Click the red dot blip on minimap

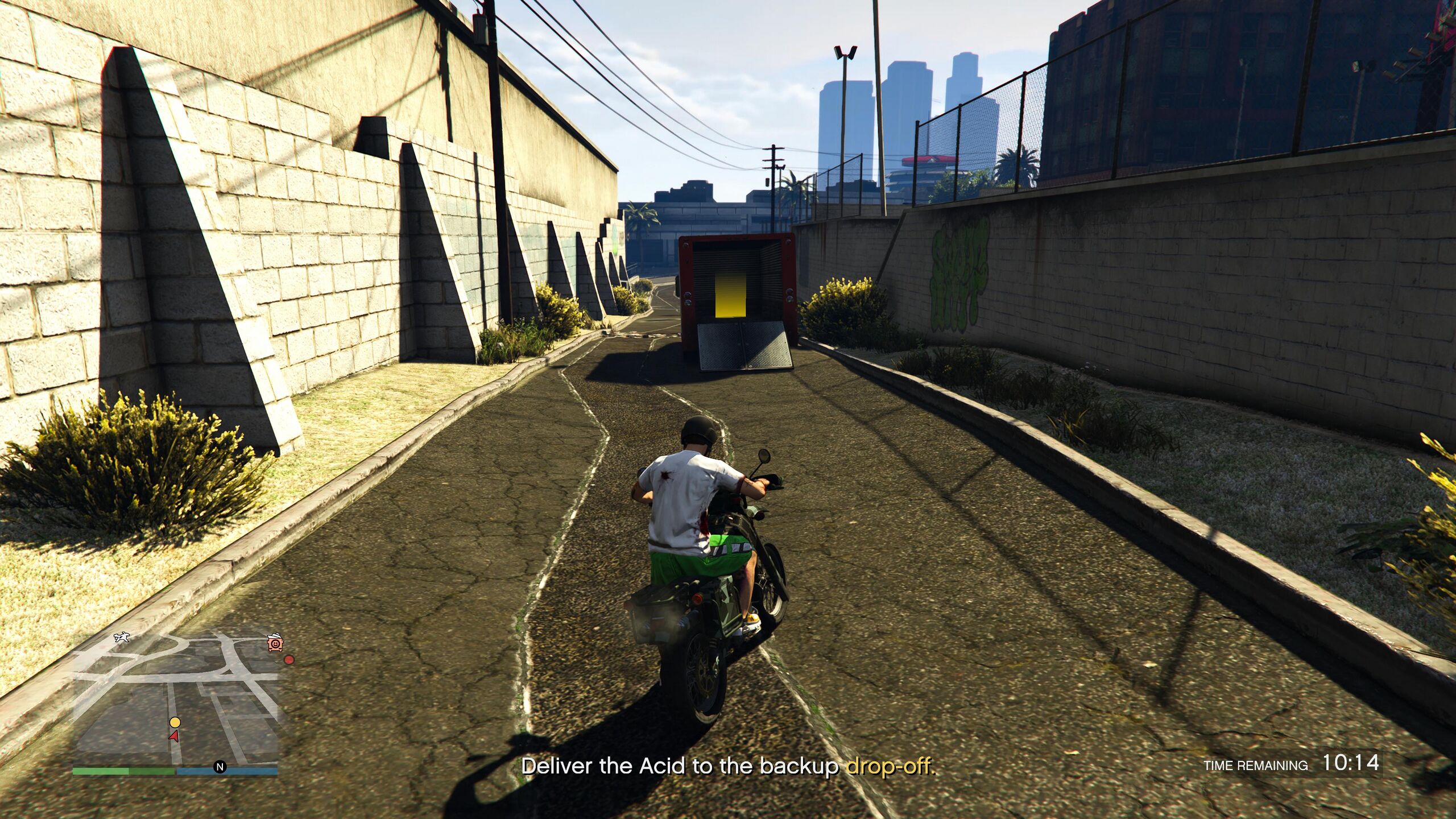(x=289, y=660)
